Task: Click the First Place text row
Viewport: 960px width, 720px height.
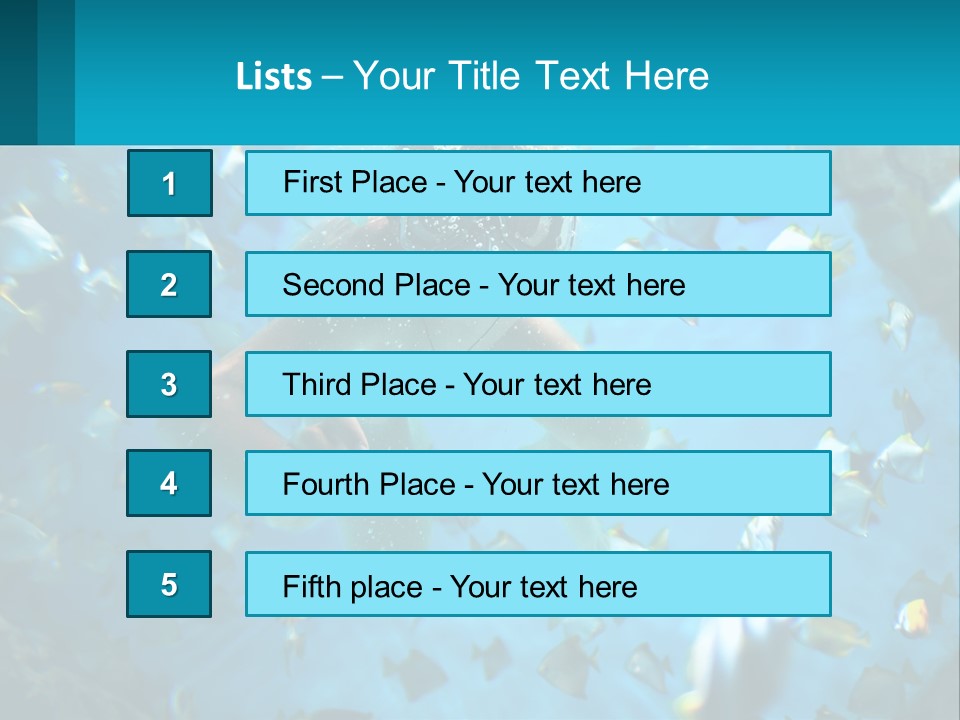Action: (x=538, y=183)
